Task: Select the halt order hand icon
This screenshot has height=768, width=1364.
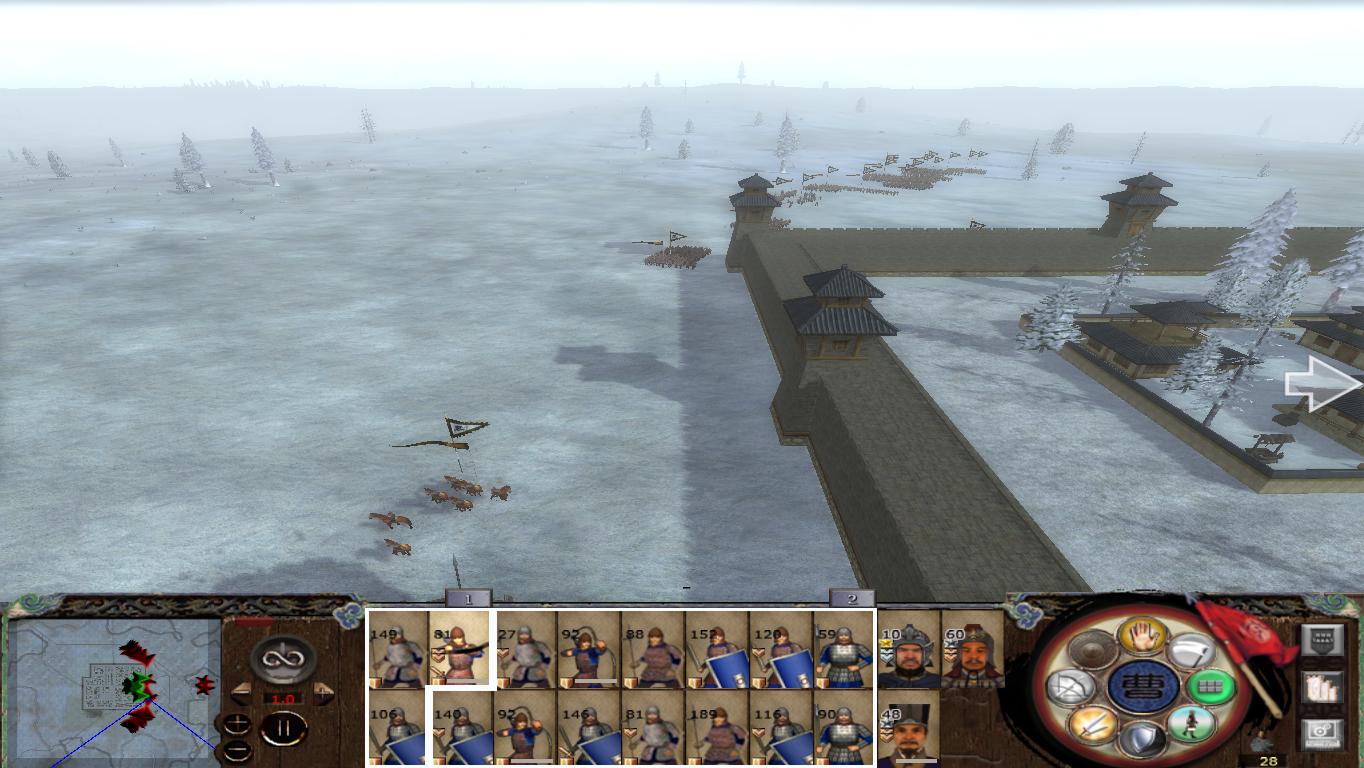Action: point(1141,637)
